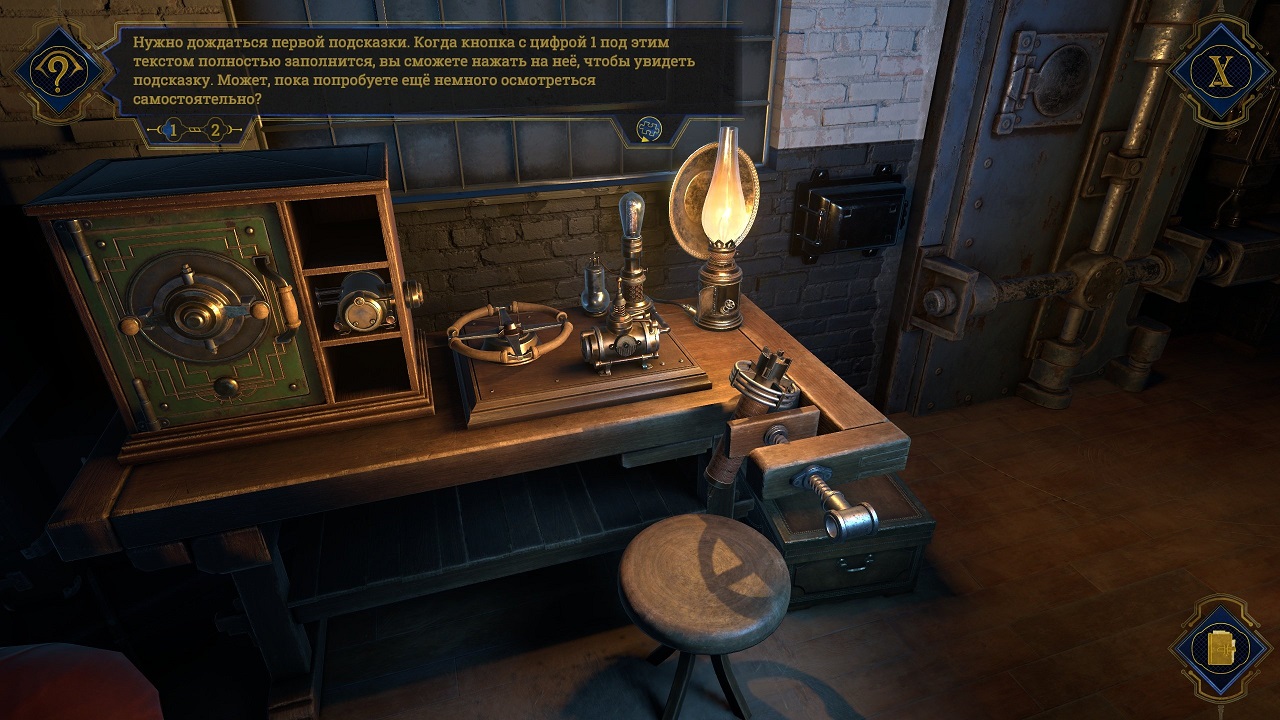Click the puzzle piece skip button

tap(649, 129)
